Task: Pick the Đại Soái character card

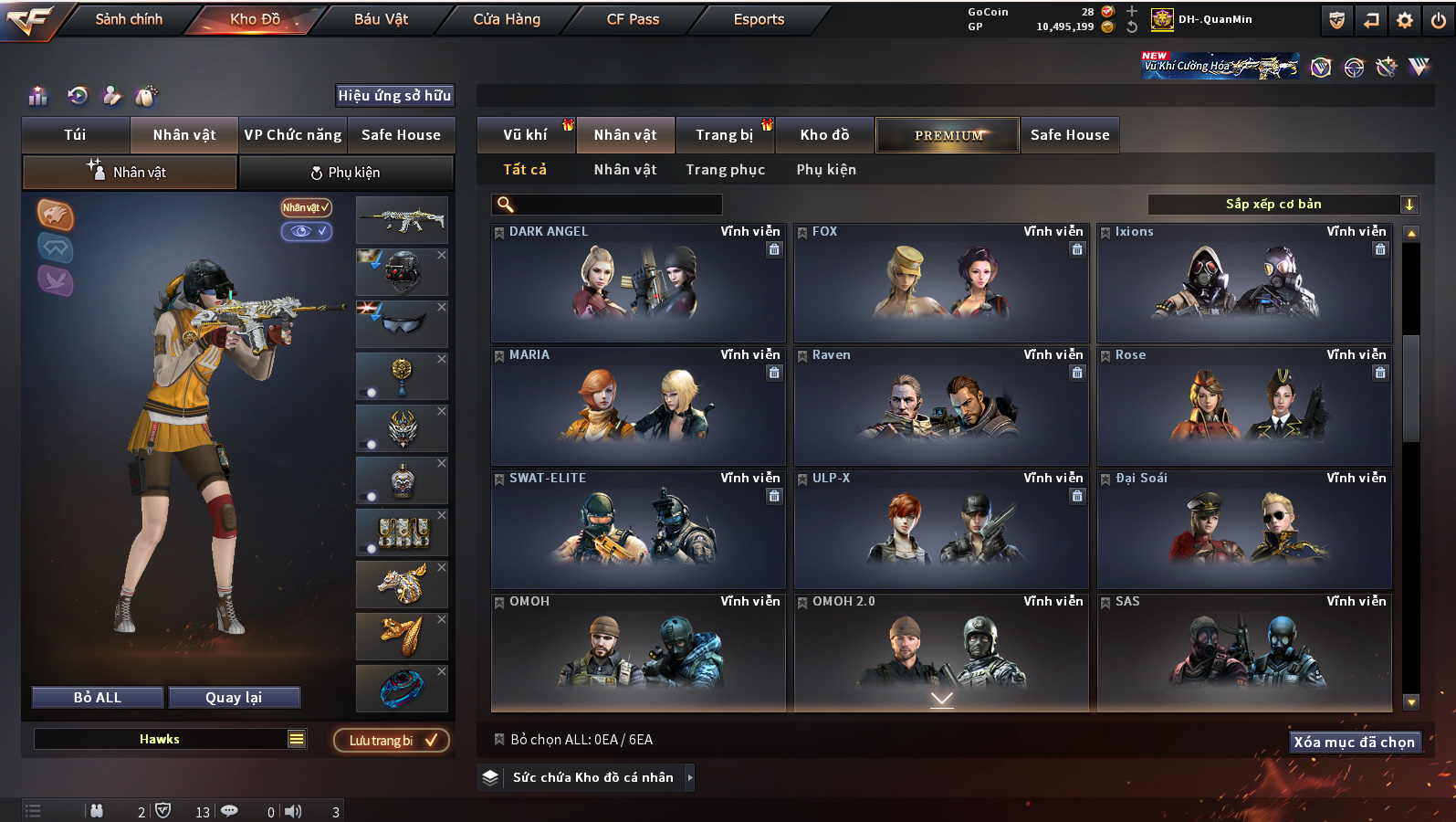Action: [x=1244, y=530]
